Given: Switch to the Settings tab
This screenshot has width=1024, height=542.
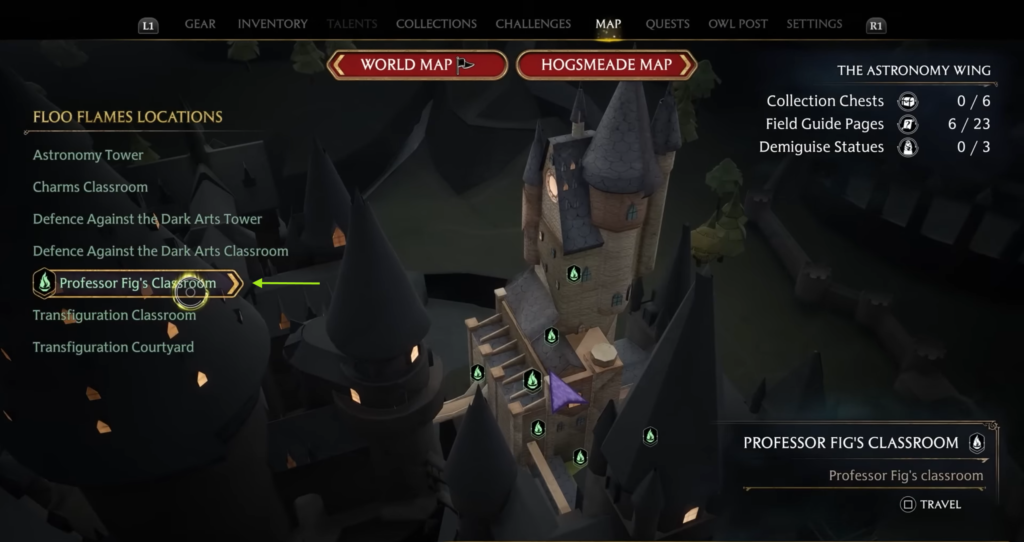Looking at the screenshot, I should pos(814,24).
